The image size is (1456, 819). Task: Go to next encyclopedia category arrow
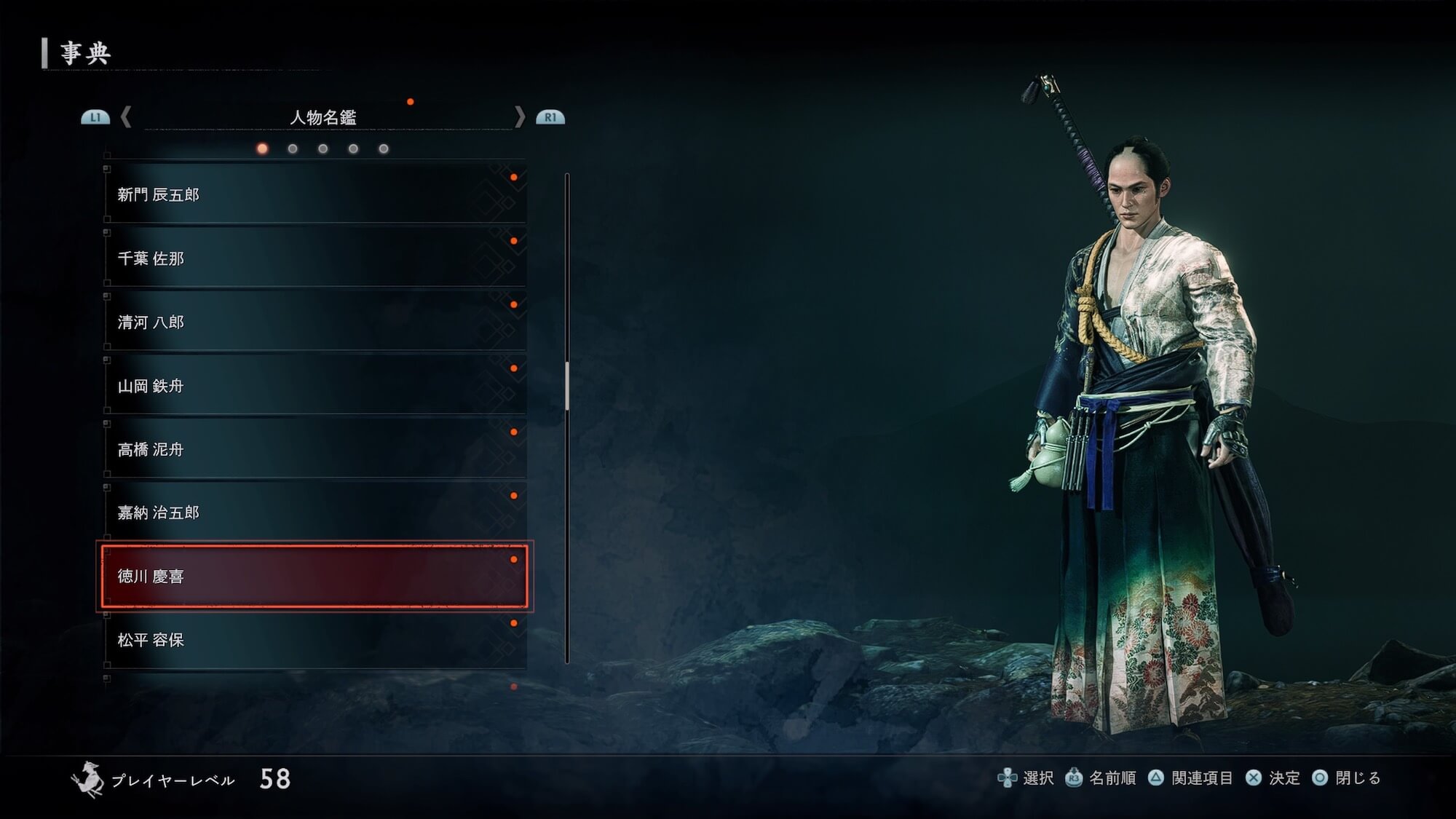(519, 116)
